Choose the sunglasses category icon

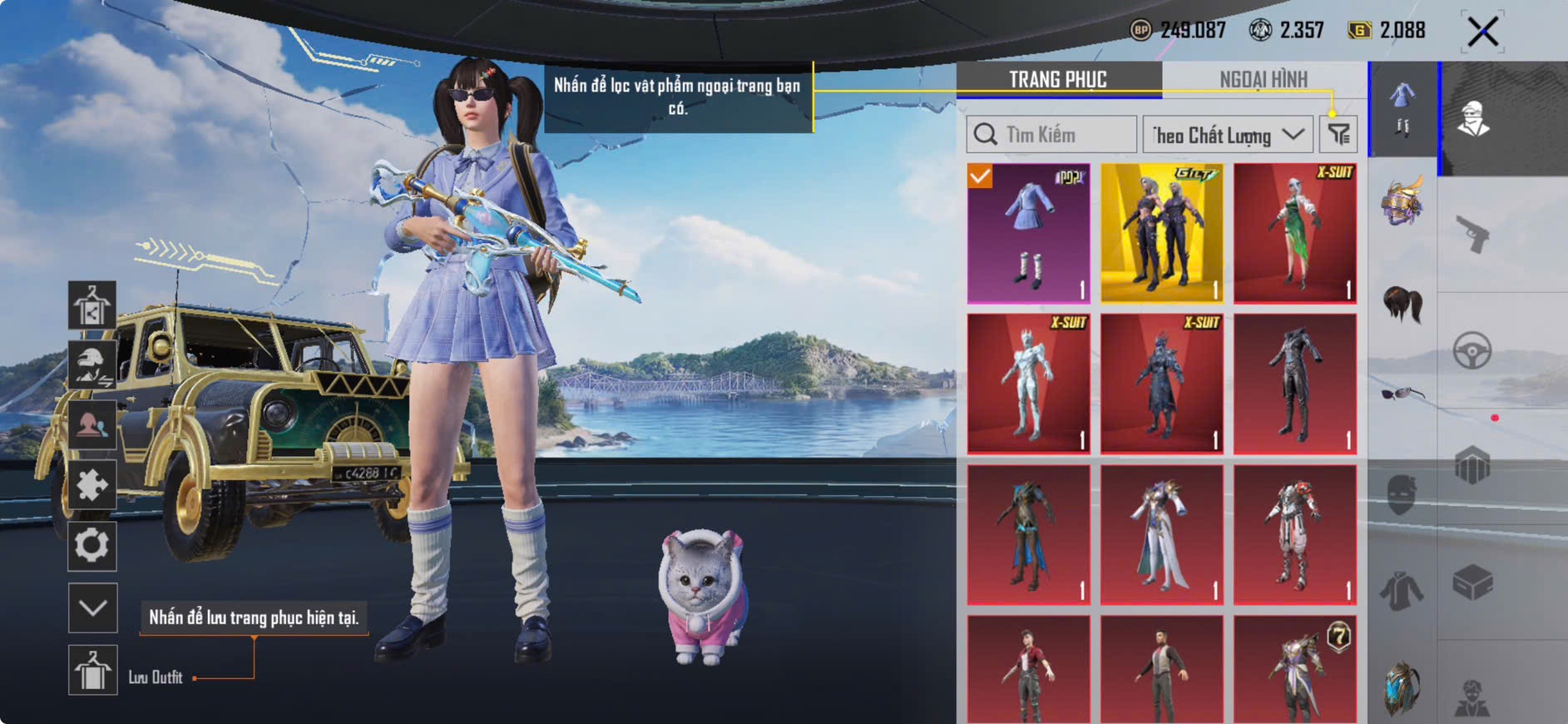(1402, 393)
